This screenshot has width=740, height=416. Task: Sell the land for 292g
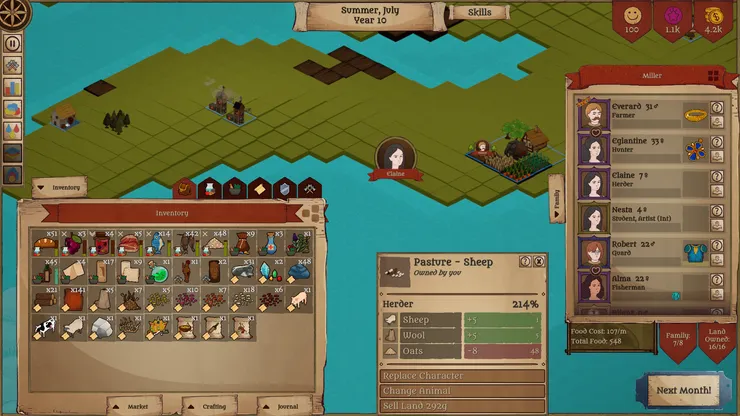point(462,406)
